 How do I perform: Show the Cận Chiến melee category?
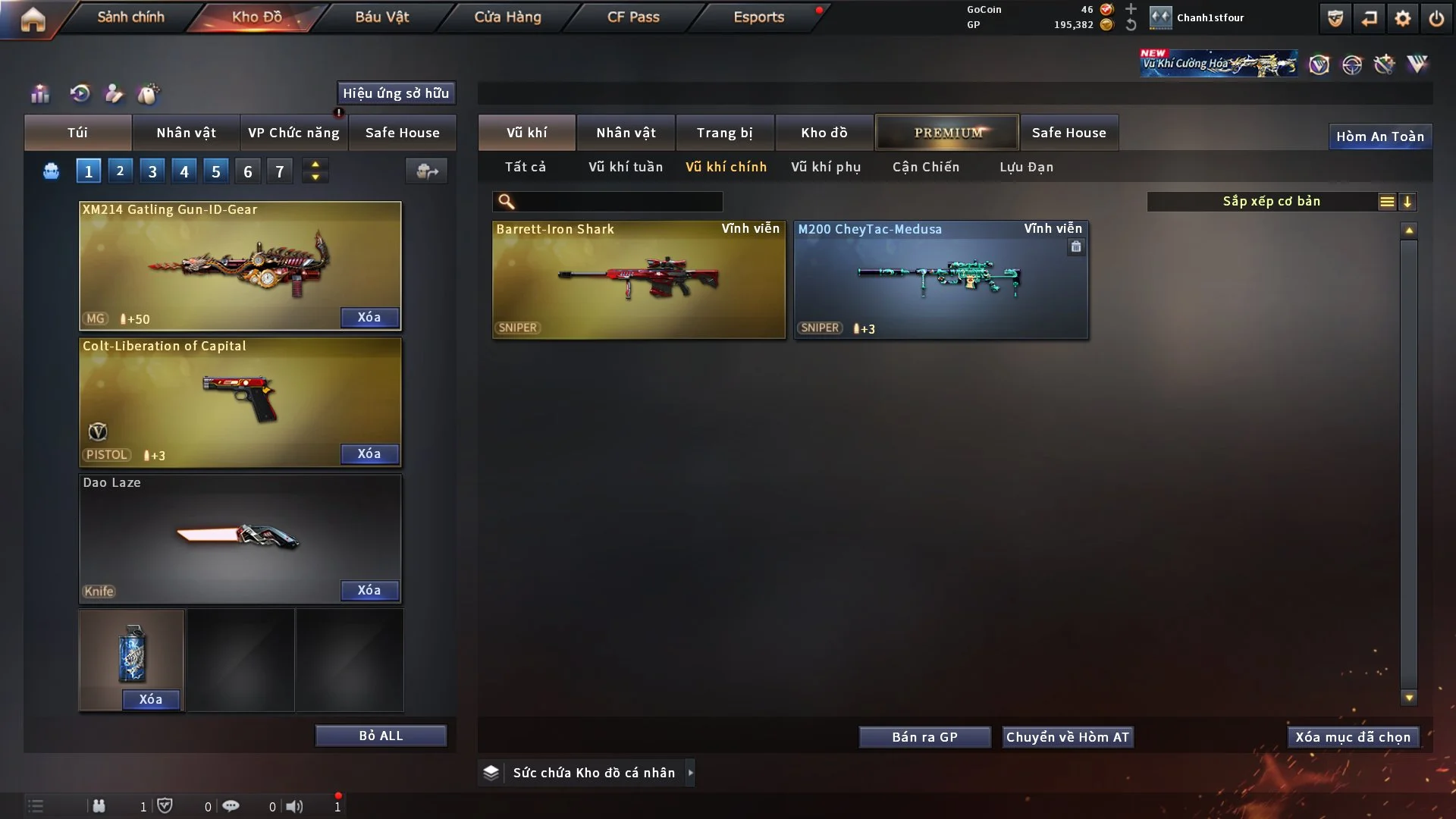click(x=926, y=167)
